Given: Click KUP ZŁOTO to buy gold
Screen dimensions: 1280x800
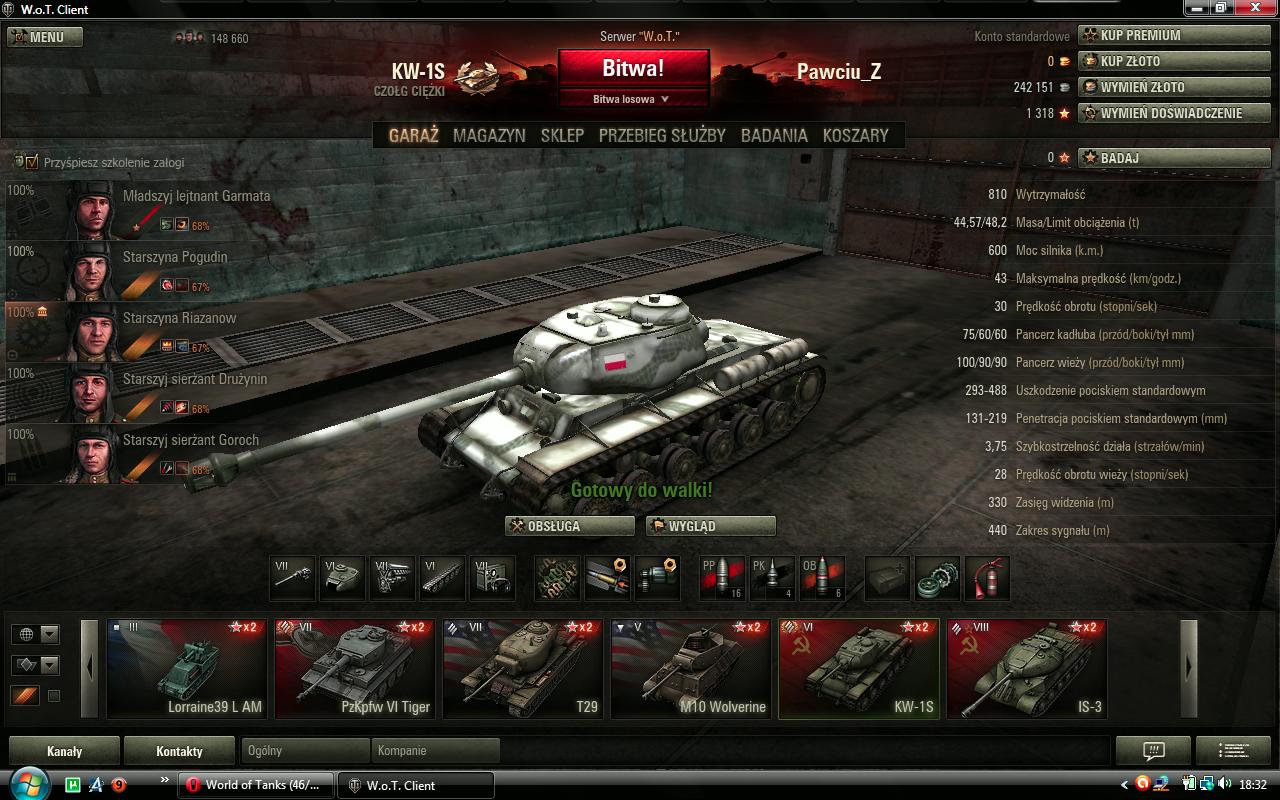Looking at the screenshot, I should pyautogui.click(x=1174, y=61).
